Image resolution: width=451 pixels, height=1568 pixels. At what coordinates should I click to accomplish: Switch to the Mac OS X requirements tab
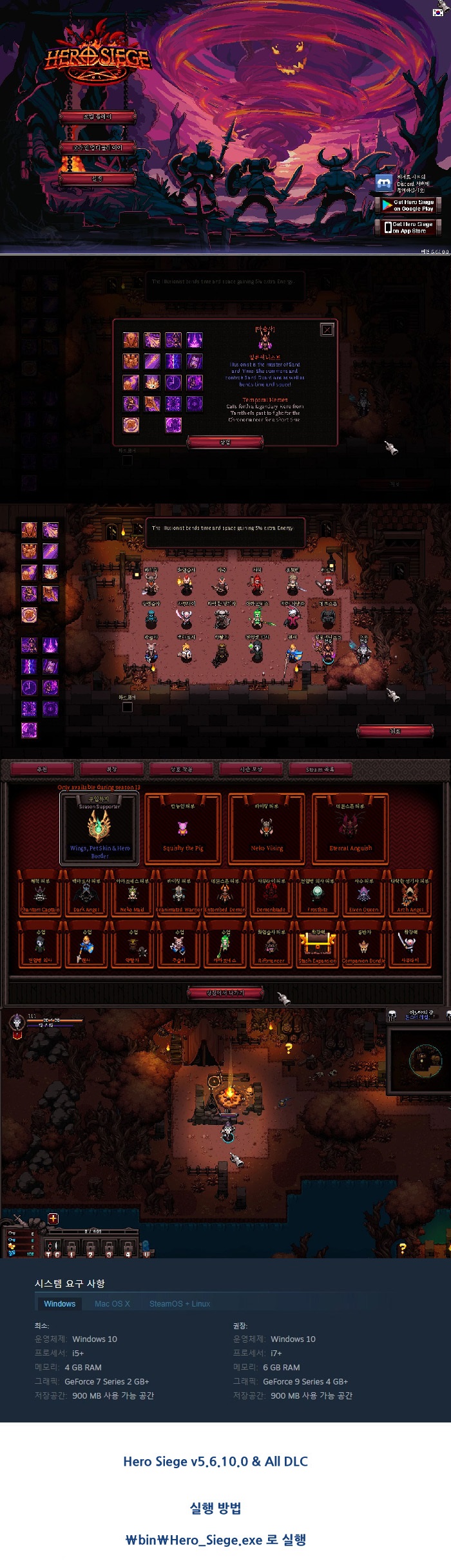pos(112,1303)
